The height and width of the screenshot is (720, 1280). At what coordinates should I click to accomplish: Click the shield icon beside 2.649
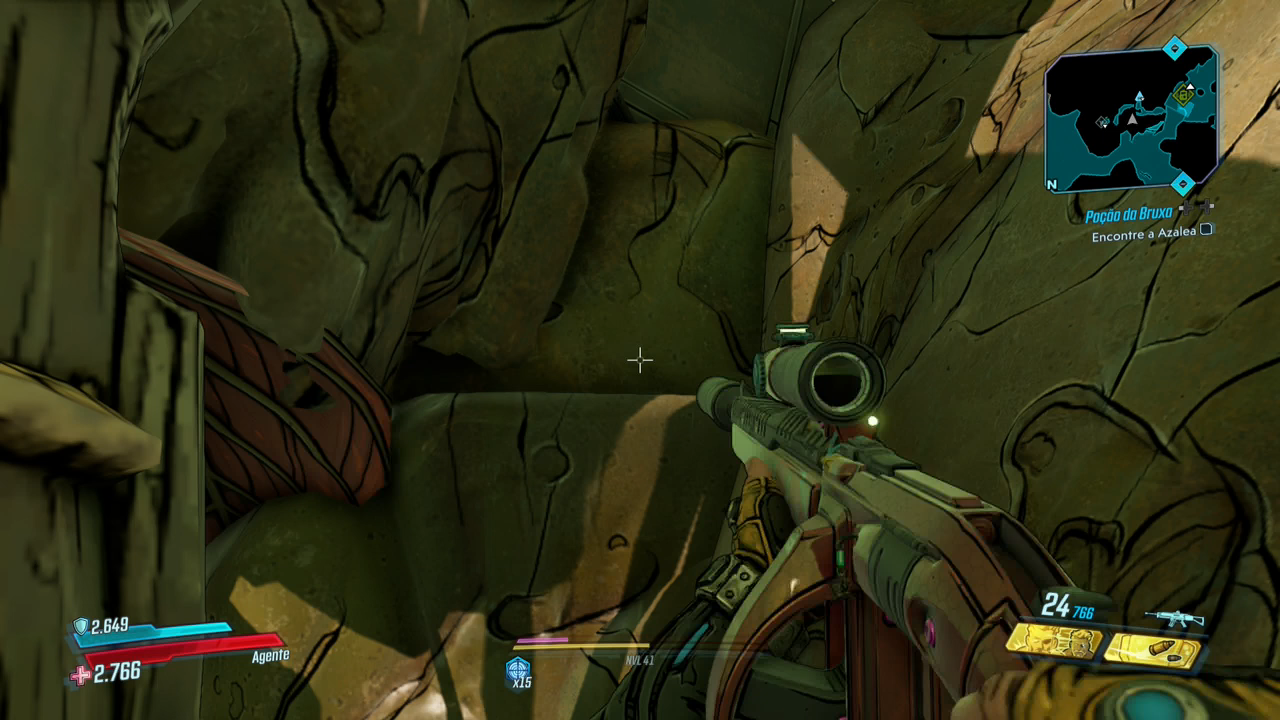81,626
